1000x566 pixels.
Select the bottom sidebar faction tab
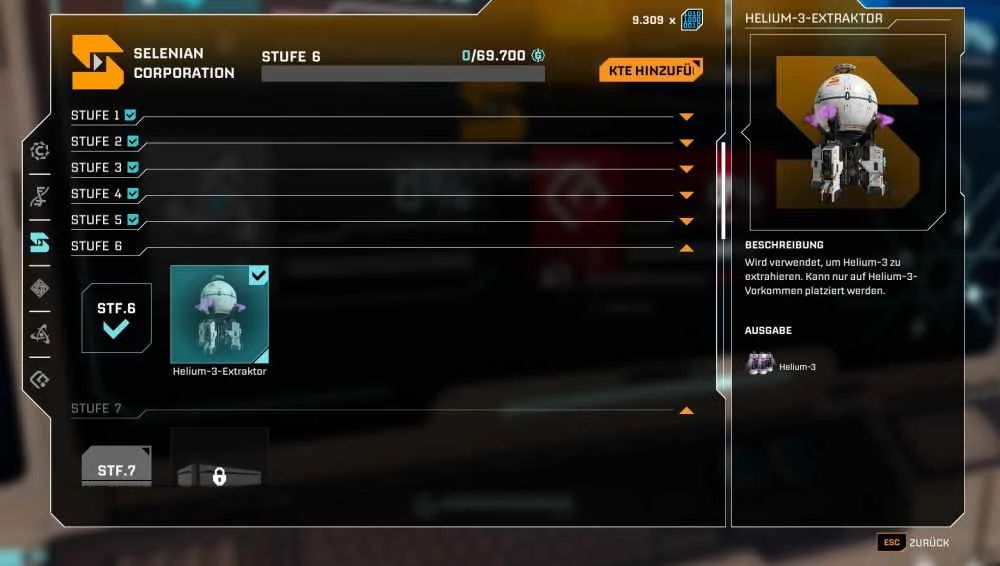40,379
